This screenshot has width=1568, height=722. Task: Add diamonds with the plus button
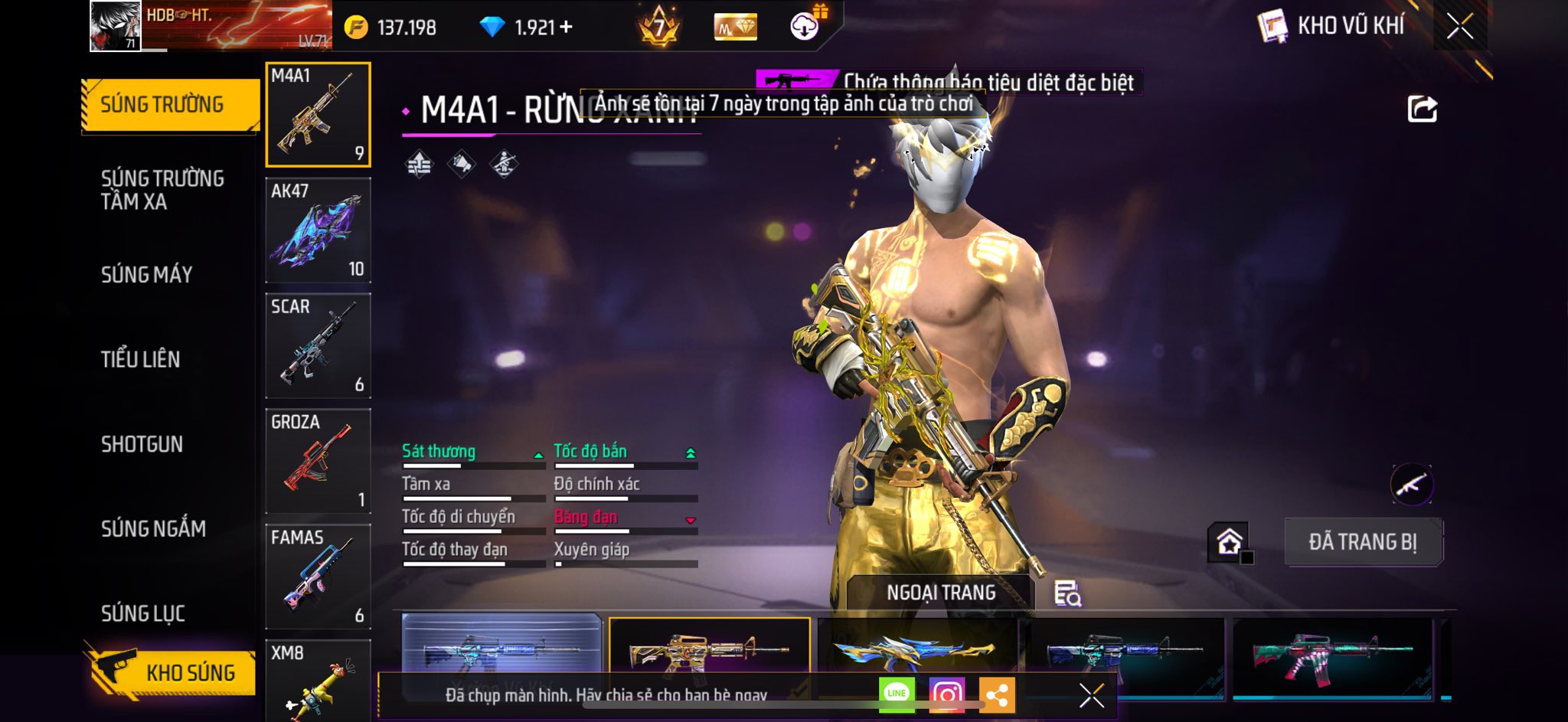(x=567, y=28)
